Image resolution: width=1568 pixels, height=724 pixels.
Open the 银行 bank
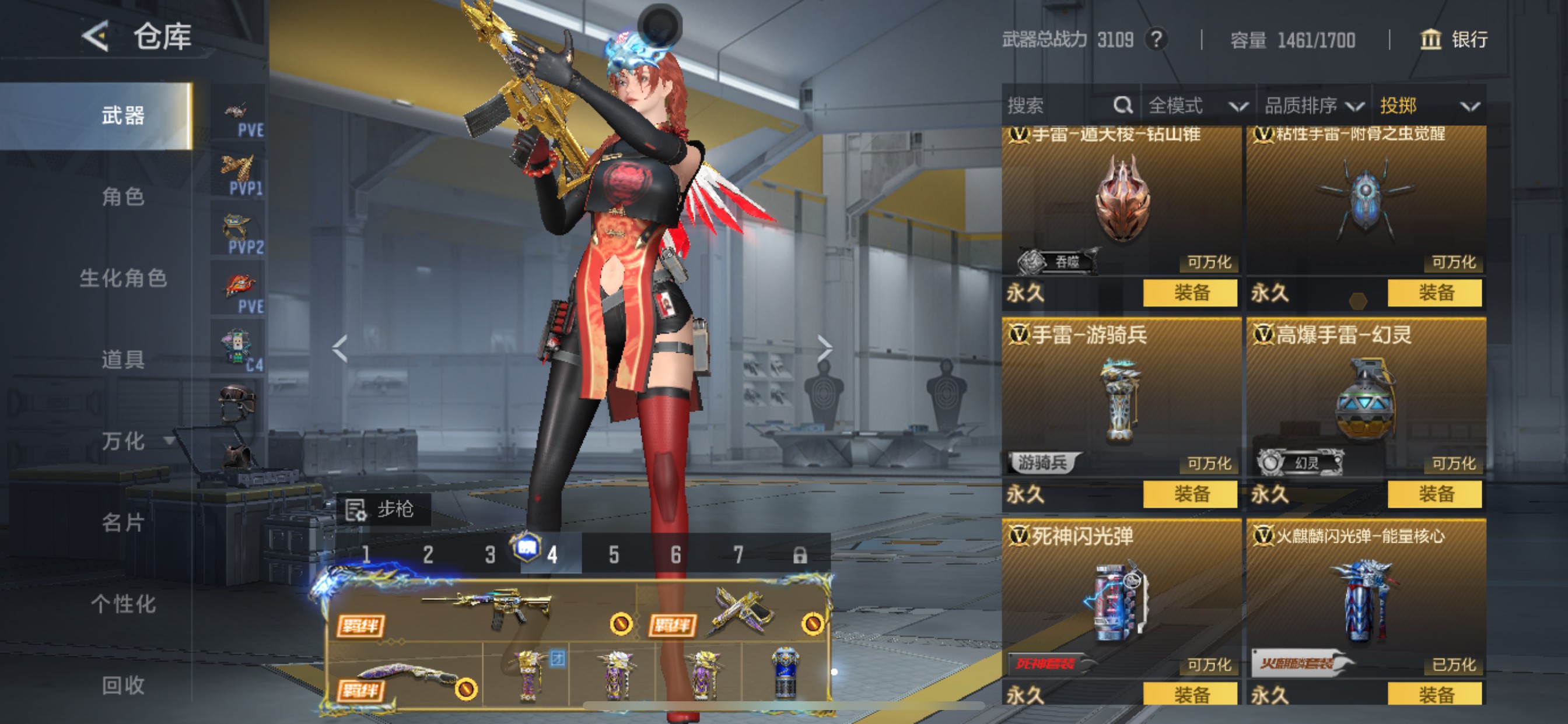pos(1455,40)
